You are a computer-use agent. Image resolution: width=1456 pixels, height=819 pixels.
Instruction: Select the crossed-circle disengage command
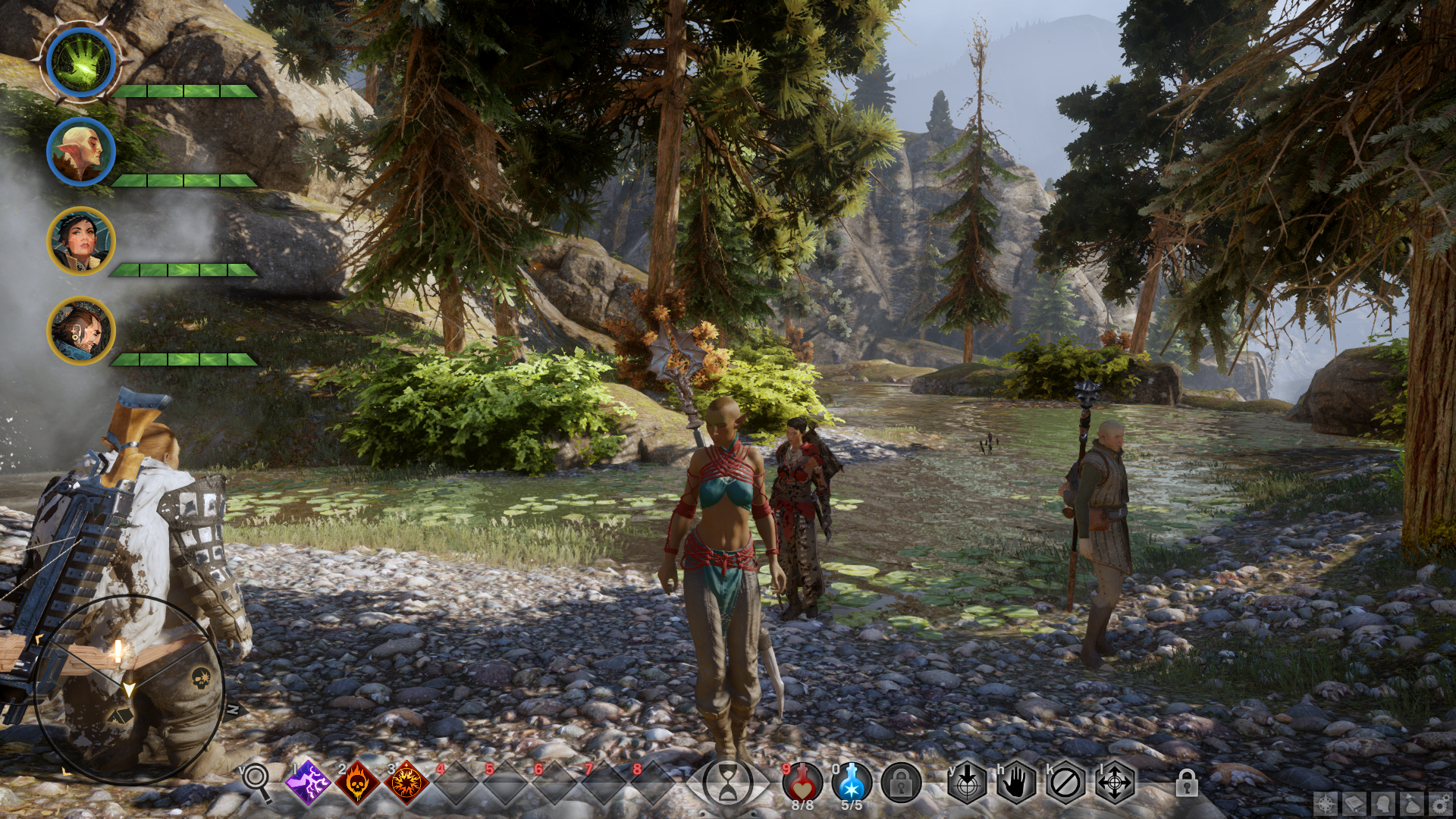1065,782
